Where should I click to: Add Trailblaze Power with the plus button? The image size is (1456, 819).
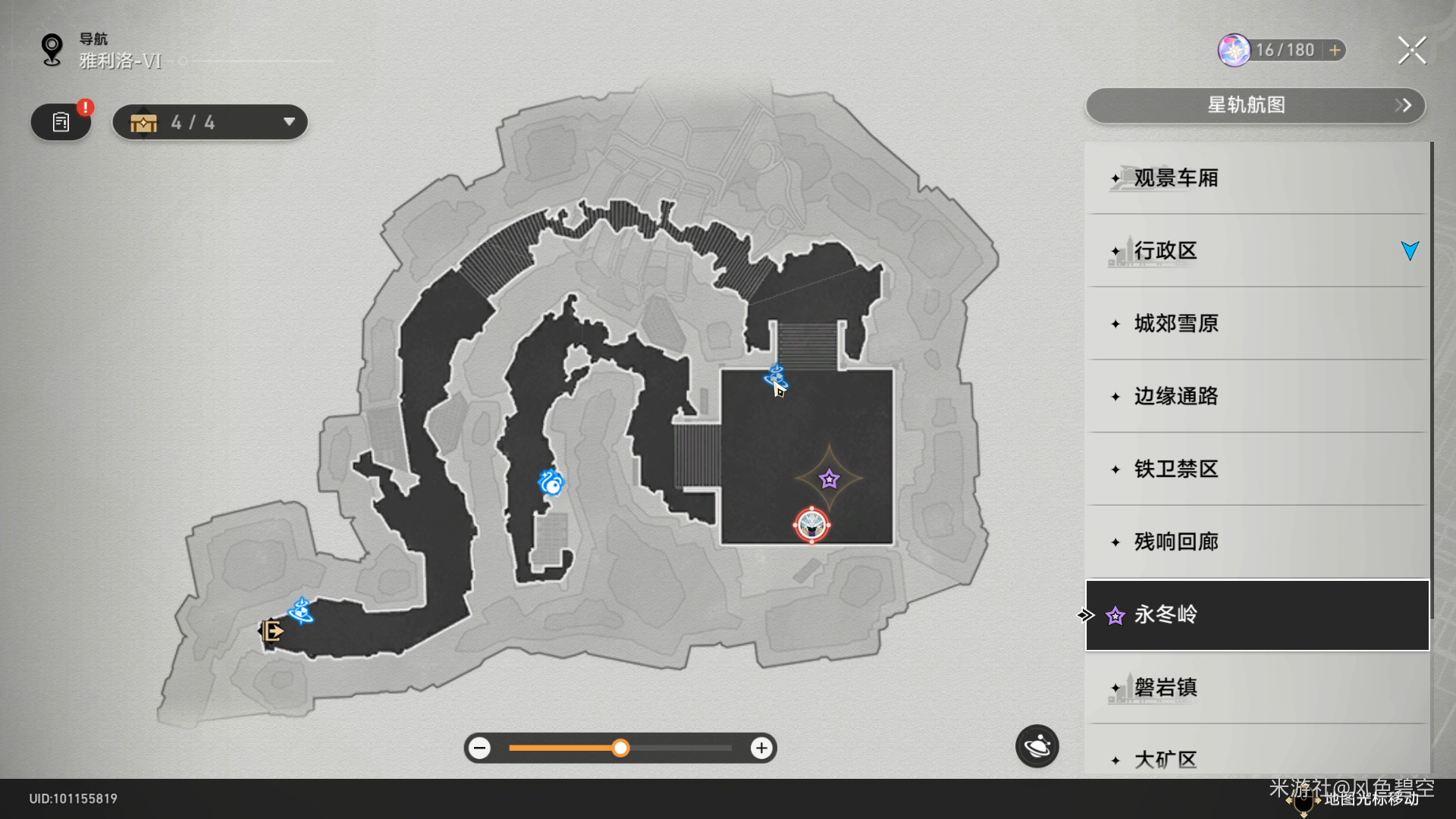point(1335,50)
